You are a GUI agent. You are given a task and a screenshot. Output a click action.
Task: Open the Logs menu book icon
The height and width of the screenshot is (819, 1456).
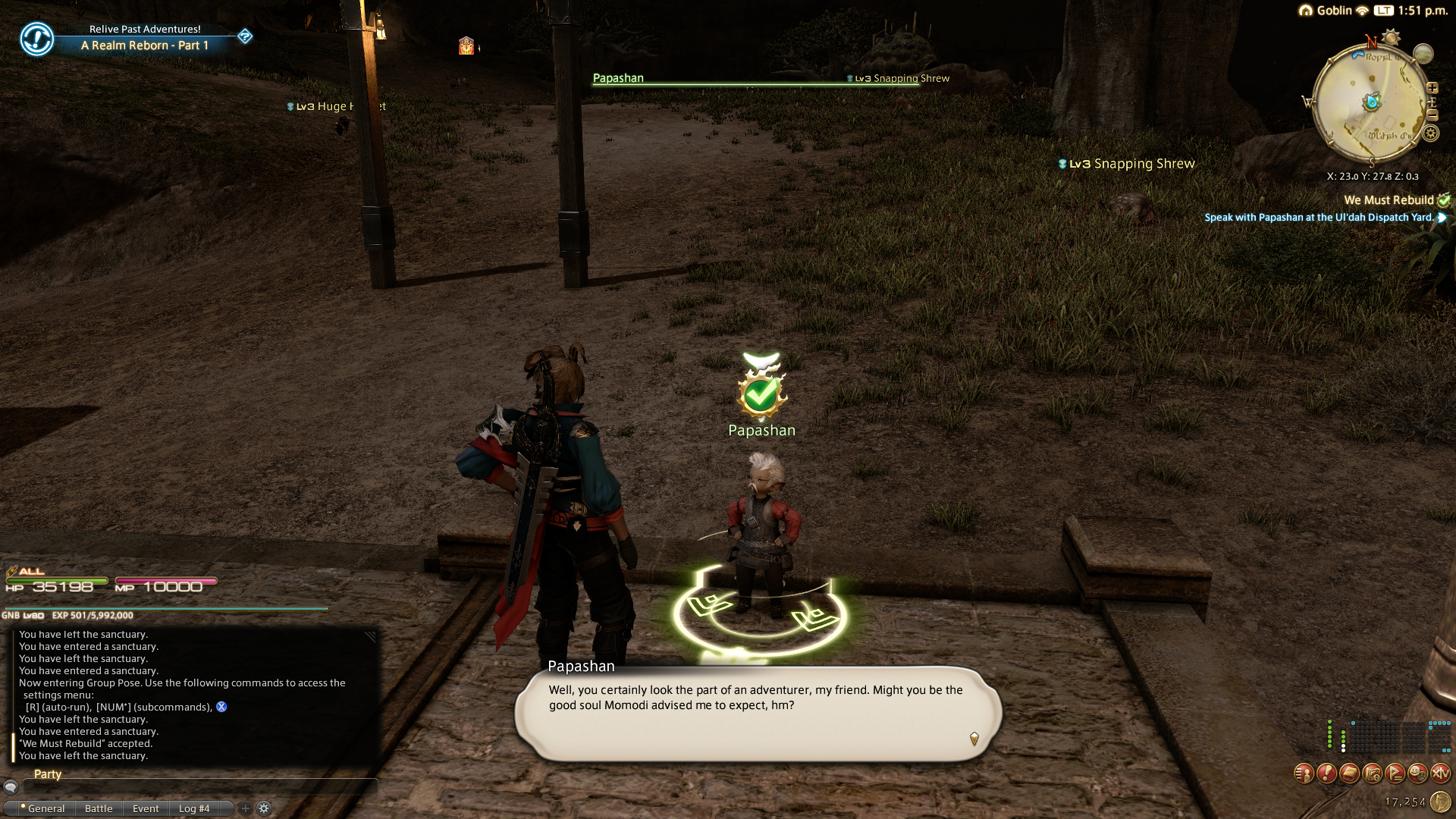(x=1349, y=773)
